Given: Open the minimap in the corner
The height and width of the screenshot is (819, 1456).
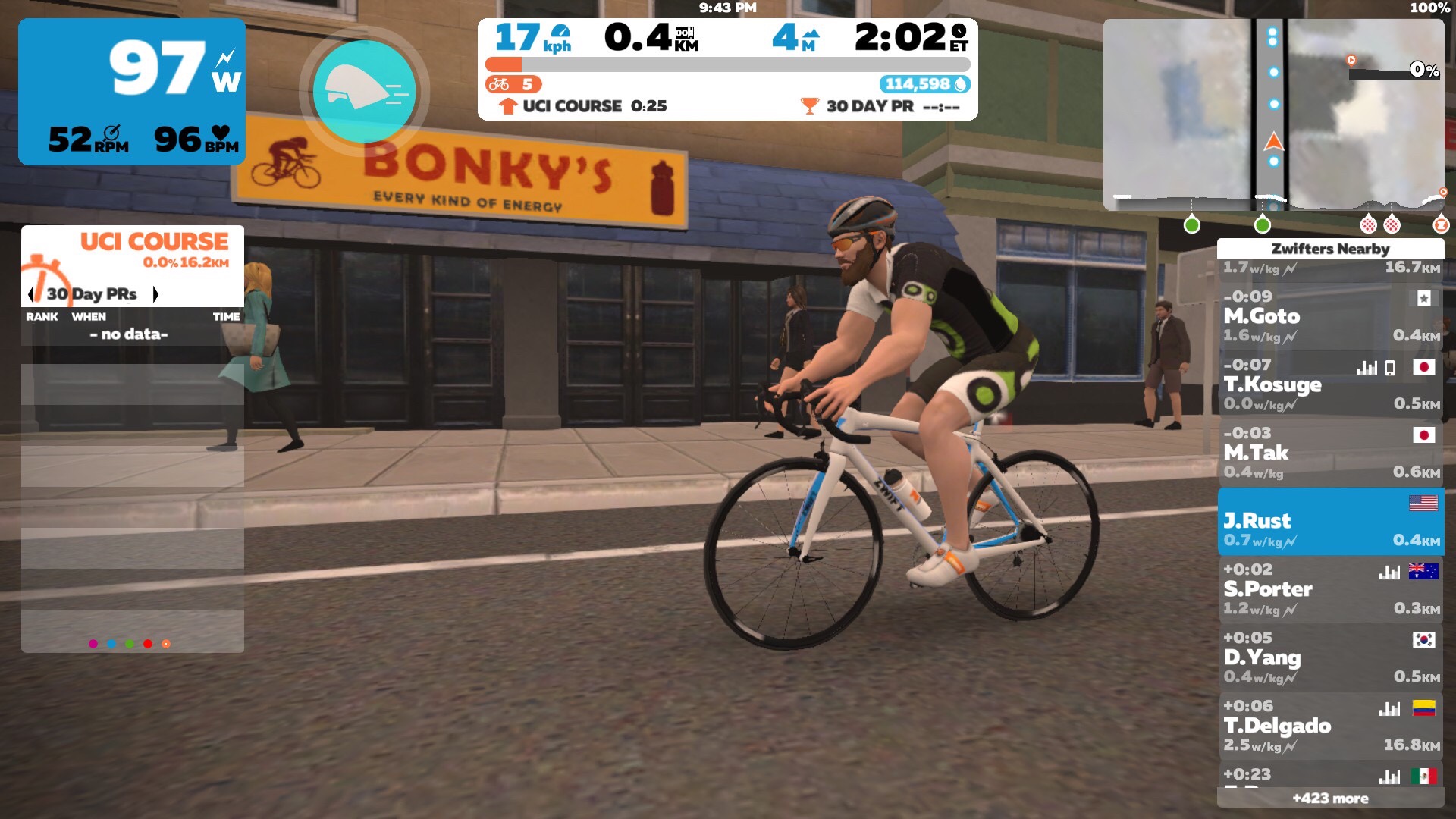Looking at the screenshot, I should 1273,114.
